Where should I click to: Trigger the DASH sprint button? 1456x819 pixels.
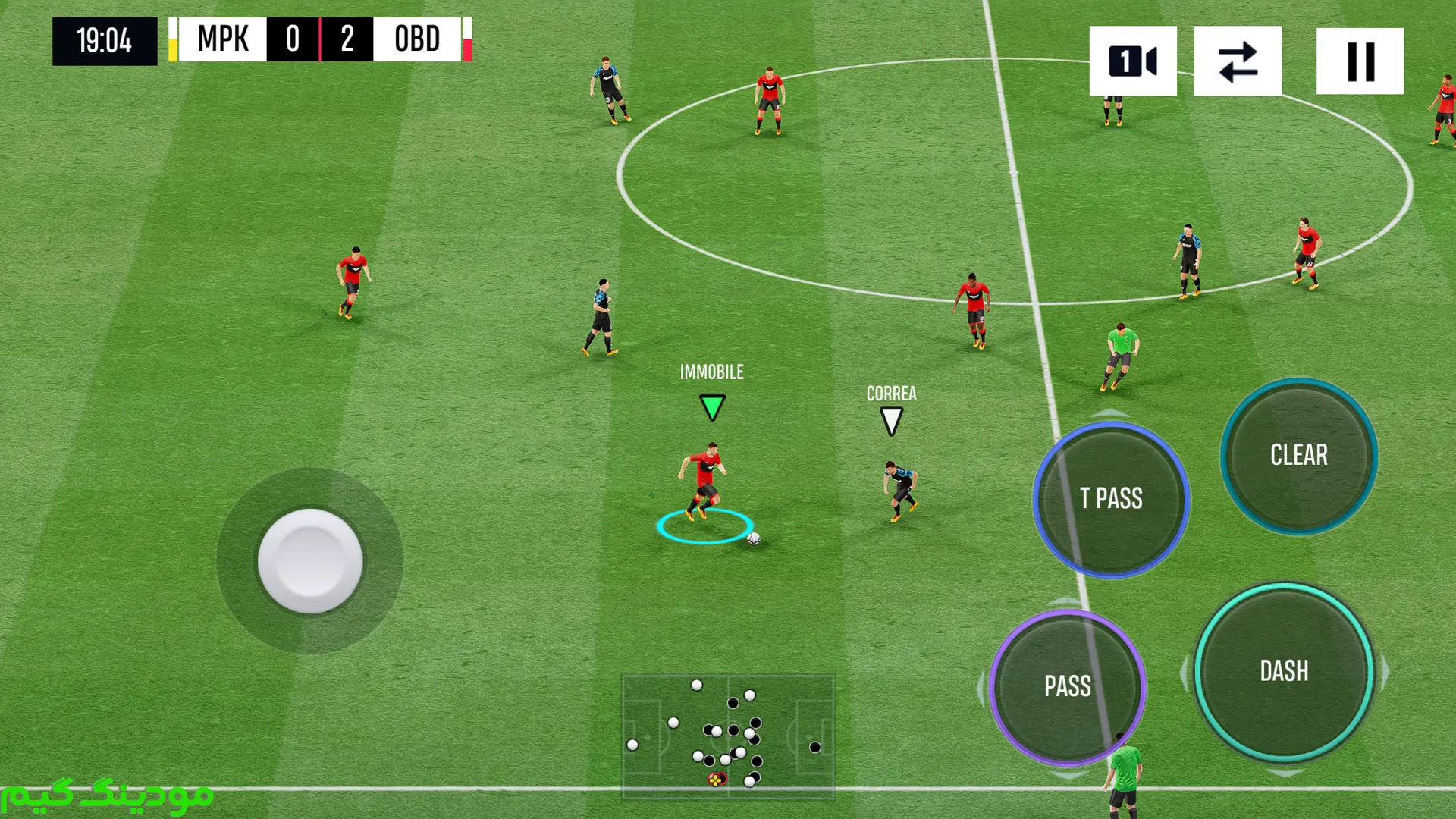click(x=1284, y=672)
